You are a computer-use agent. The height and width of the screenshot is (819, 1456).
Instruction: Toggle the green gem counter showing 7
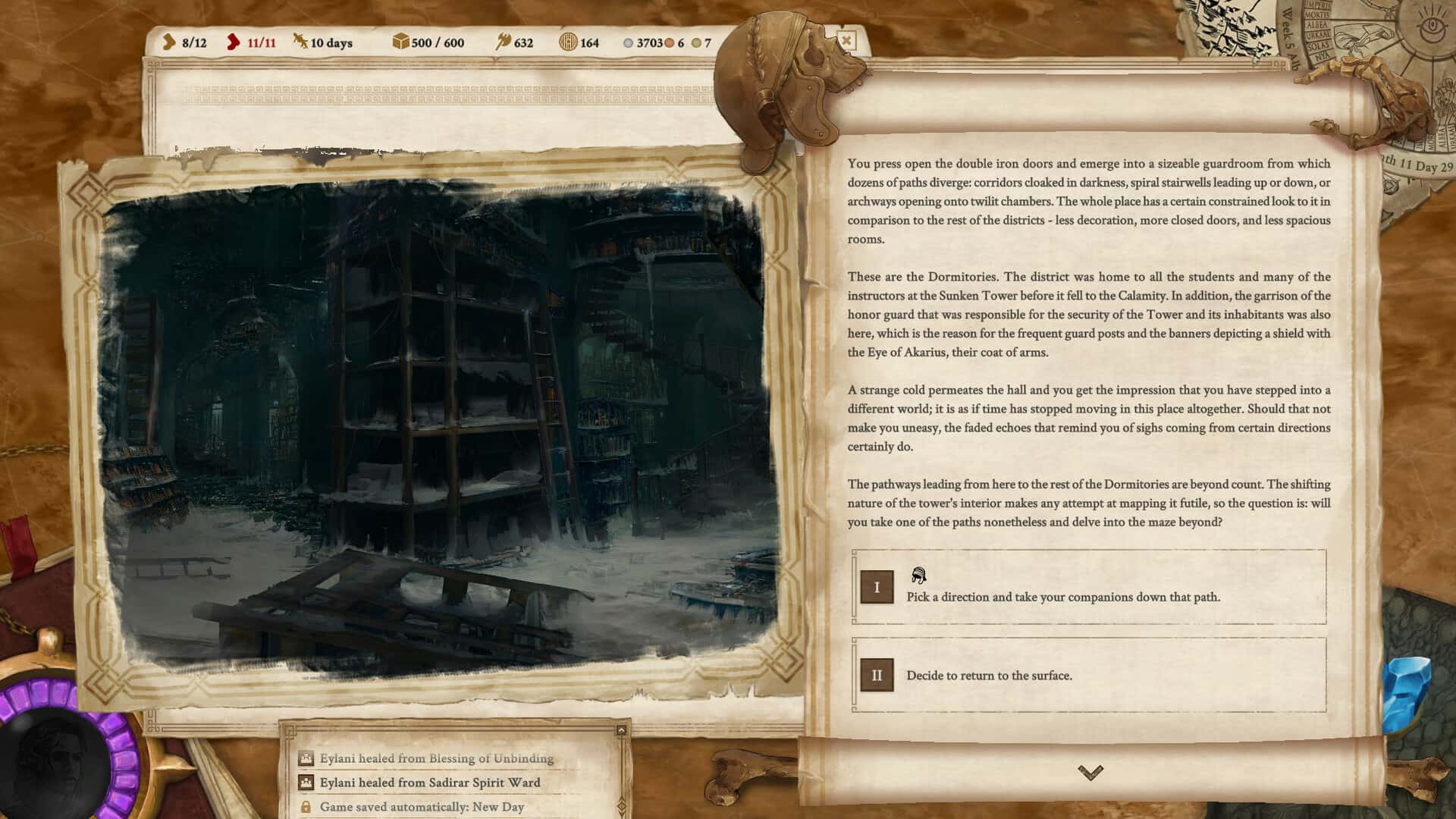[x=698, y=43]
